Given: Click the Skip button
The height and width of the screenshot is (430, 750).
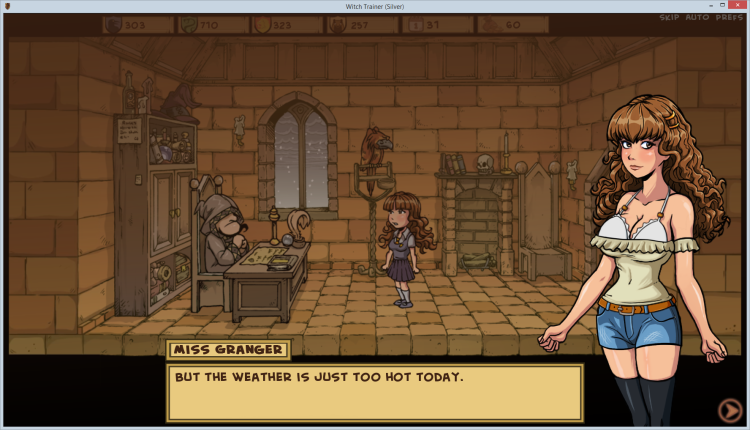Looking at the screenshot, I should 669,18.
